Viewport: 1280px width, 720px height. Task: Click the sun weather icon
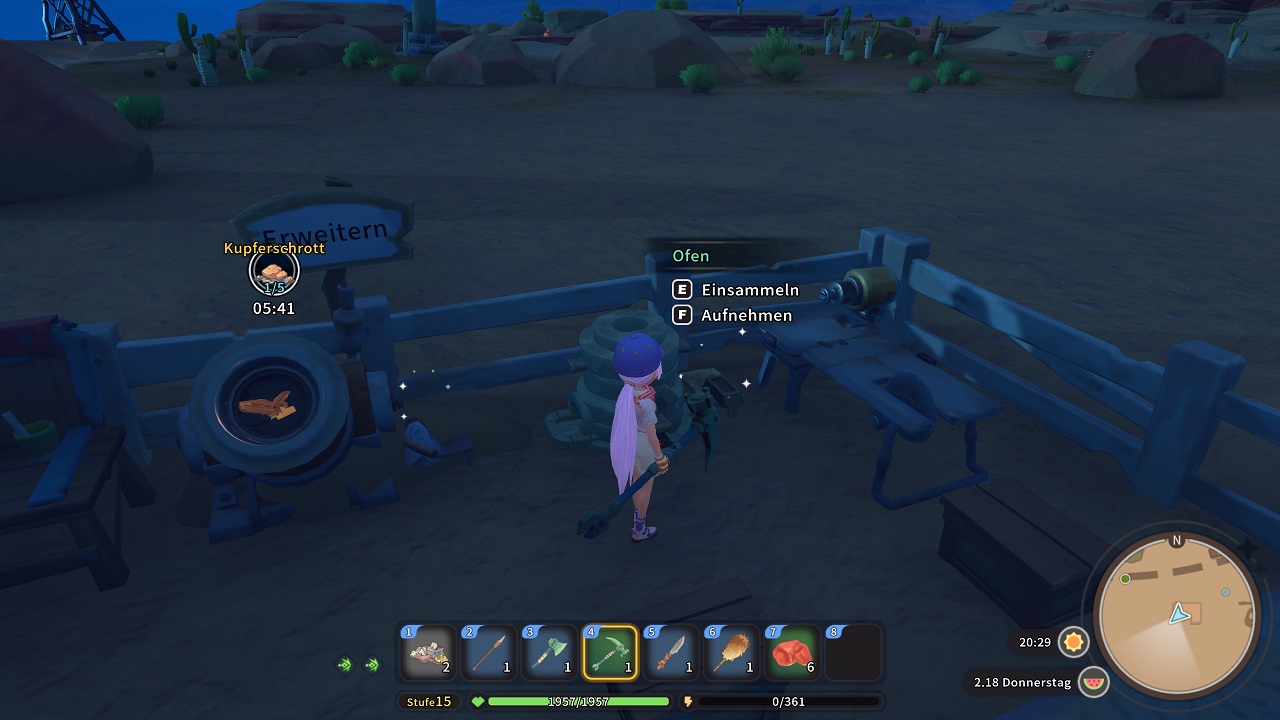pyautogui.click(x=1074, y=642)
